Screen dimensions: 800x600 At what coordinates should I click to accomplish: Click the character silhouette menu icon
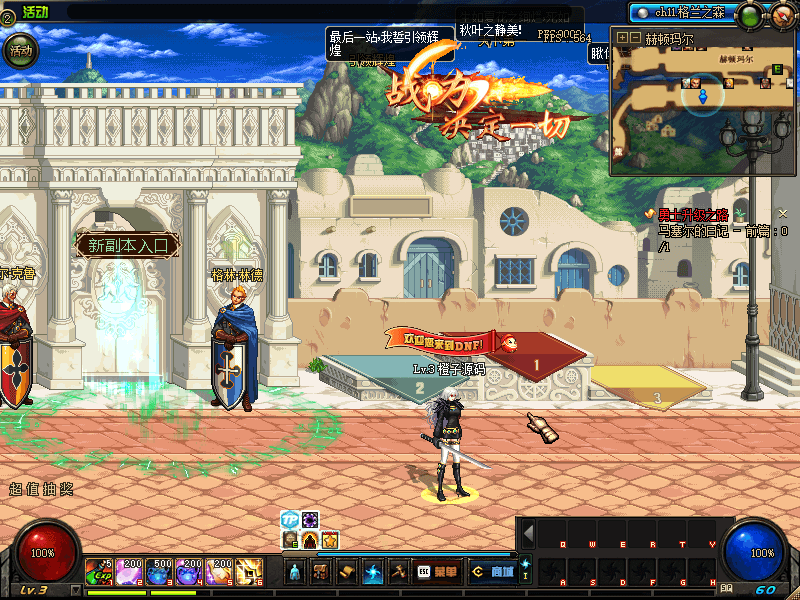click(x=295, y=572)
